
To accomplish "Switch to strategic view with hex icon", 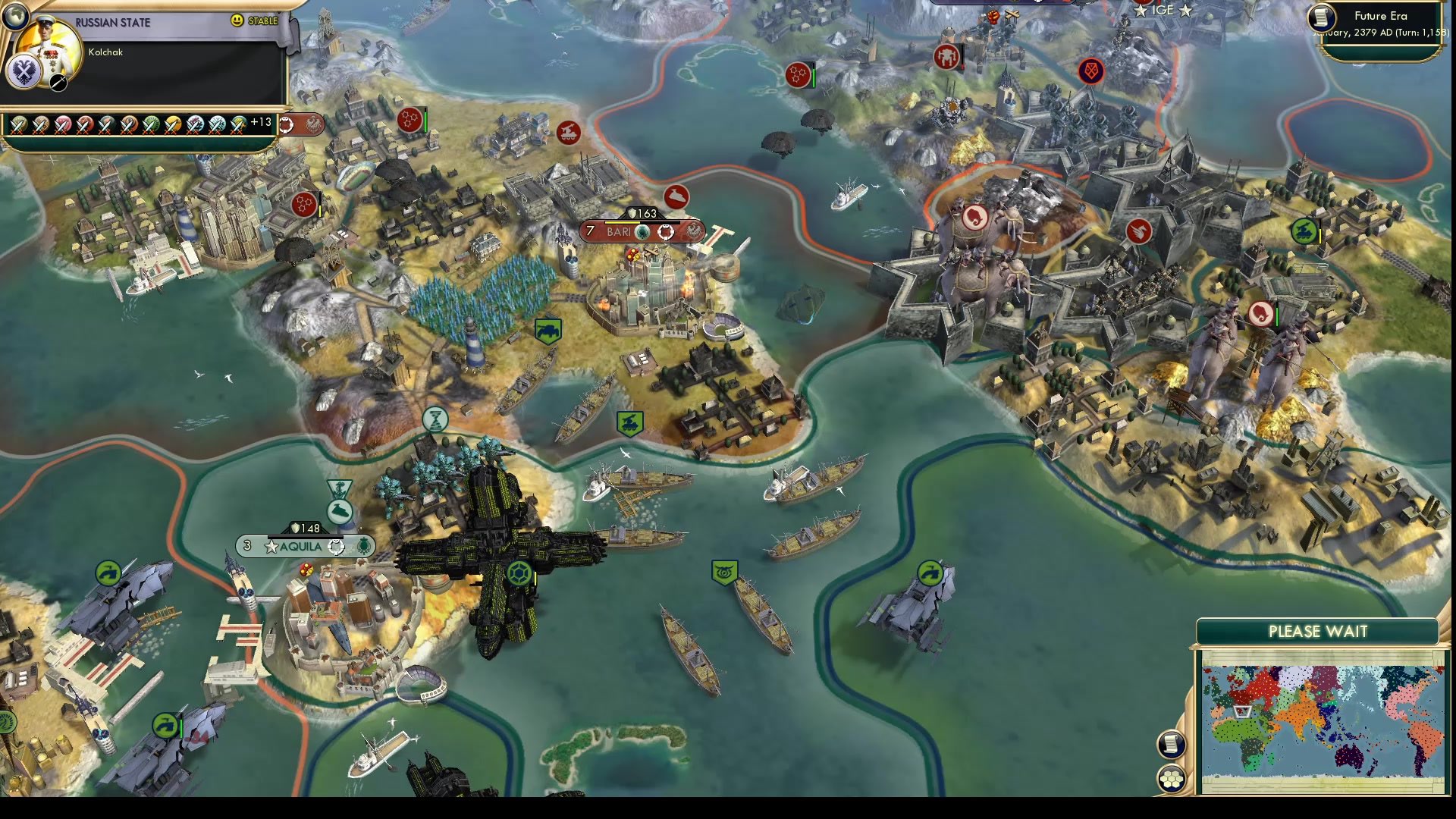I will (x=1172, y=780).
